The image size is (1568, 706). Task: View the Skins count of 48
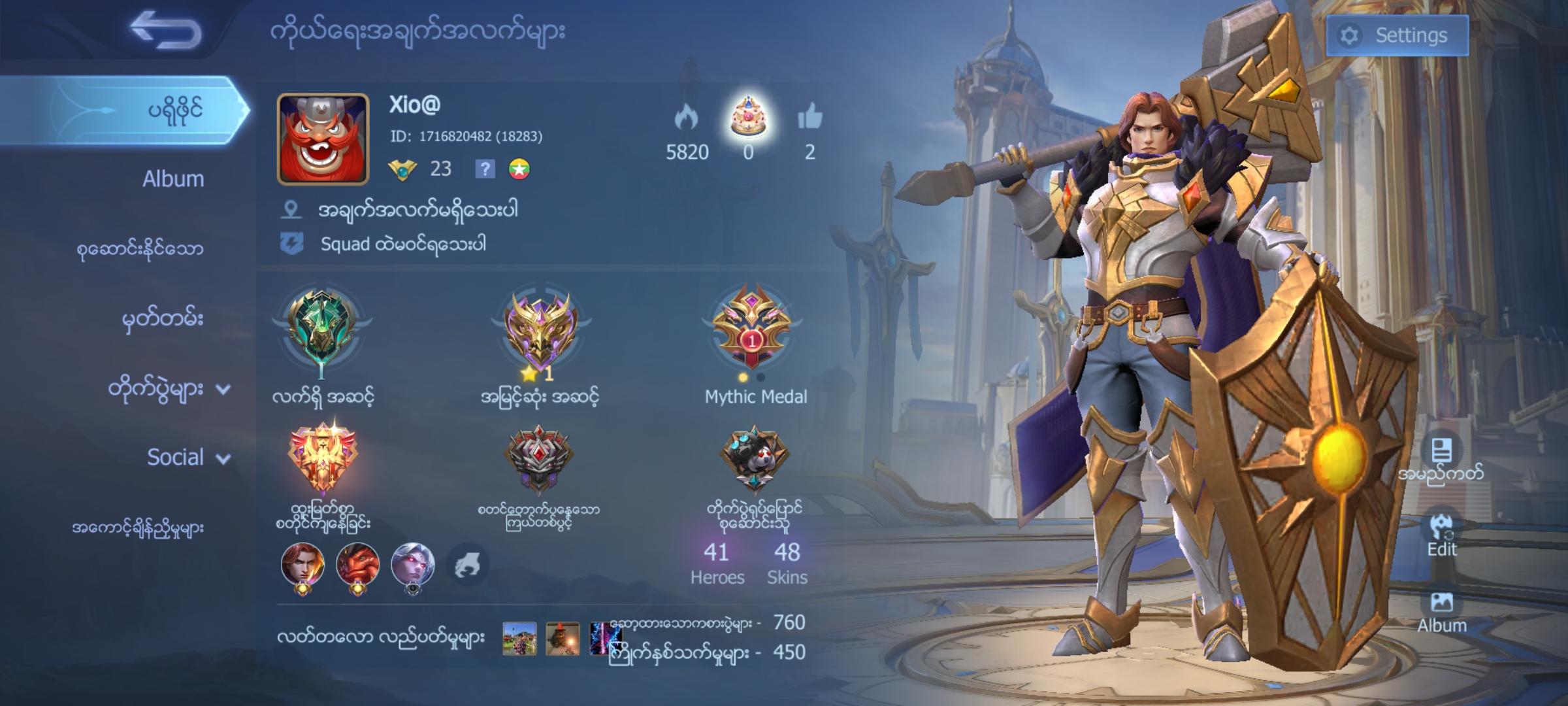pyautogui.click(x=787, y=562)
